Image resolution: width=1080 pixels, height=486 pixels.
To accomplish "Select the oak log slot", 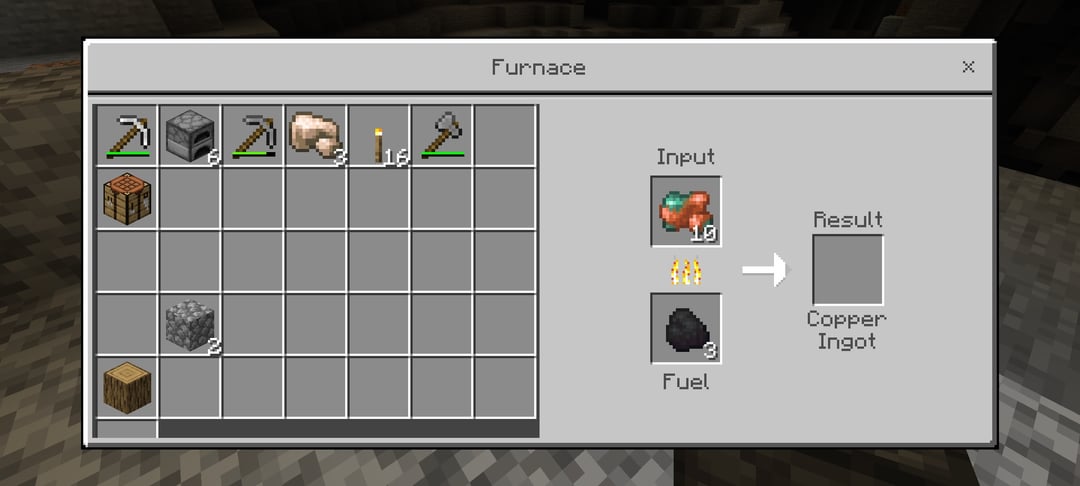I will tap(127, 387).
